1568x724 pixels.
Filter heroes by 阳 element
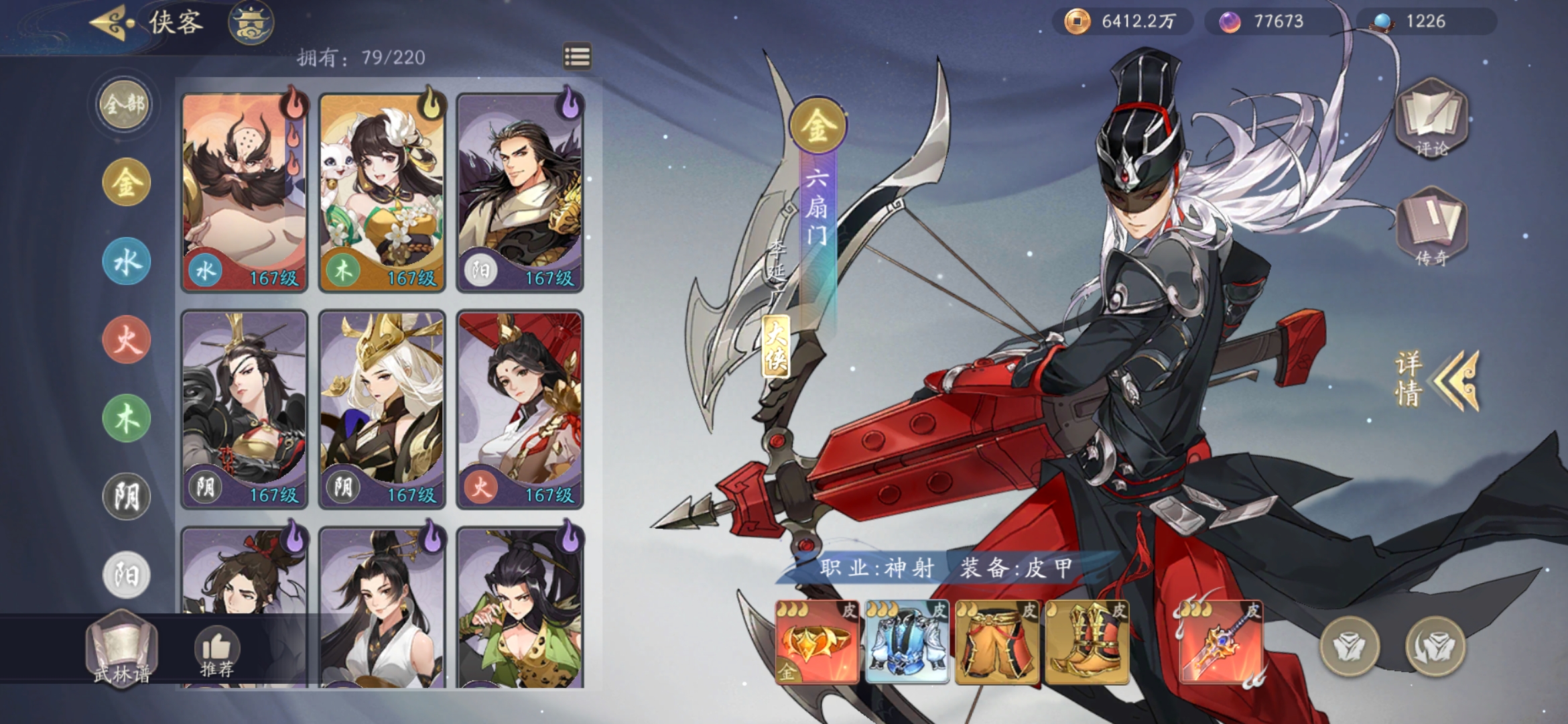coord(126,575)
